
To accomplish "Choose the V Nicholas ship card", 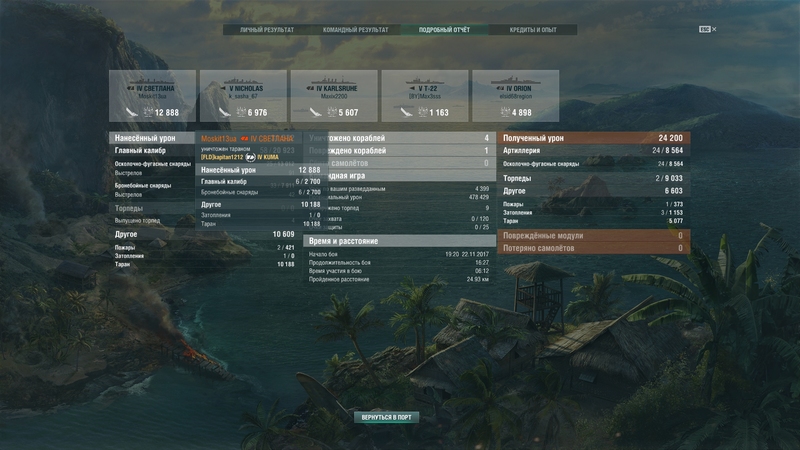I will click(242, 96).
